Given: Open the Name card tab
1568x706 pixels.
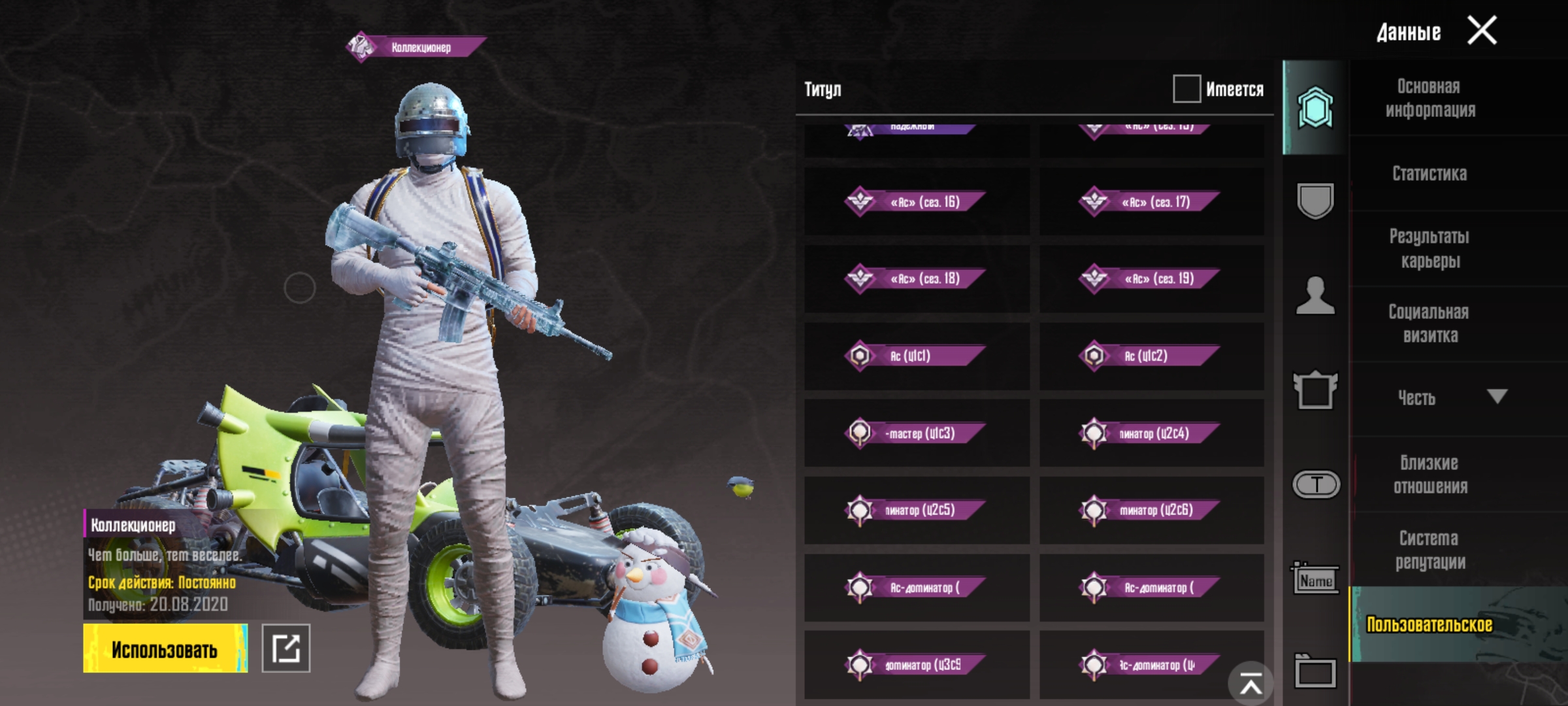Looking at the screenshot, I should click(x=1315, y=579).
